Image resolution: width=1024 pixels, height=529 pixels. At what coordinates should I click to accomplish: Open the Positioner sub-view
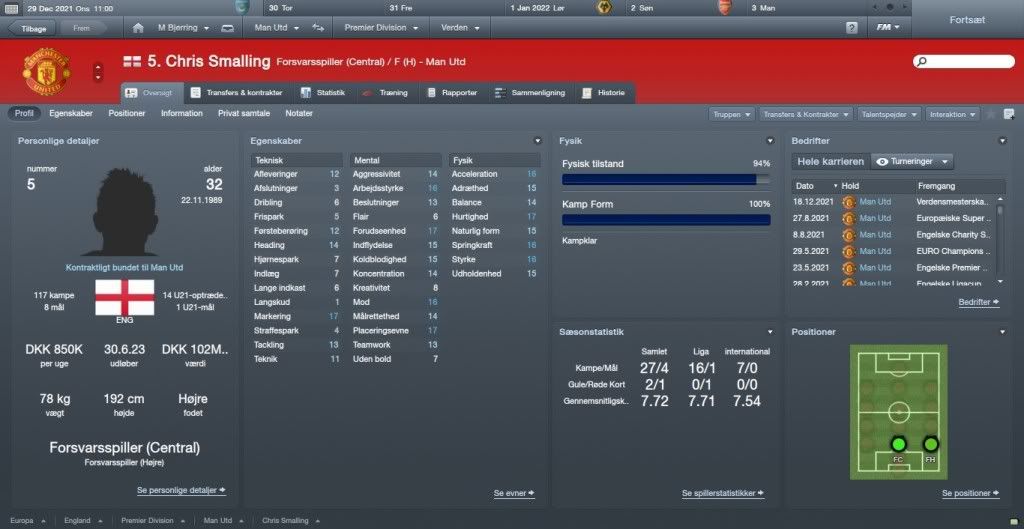[127, 114]
